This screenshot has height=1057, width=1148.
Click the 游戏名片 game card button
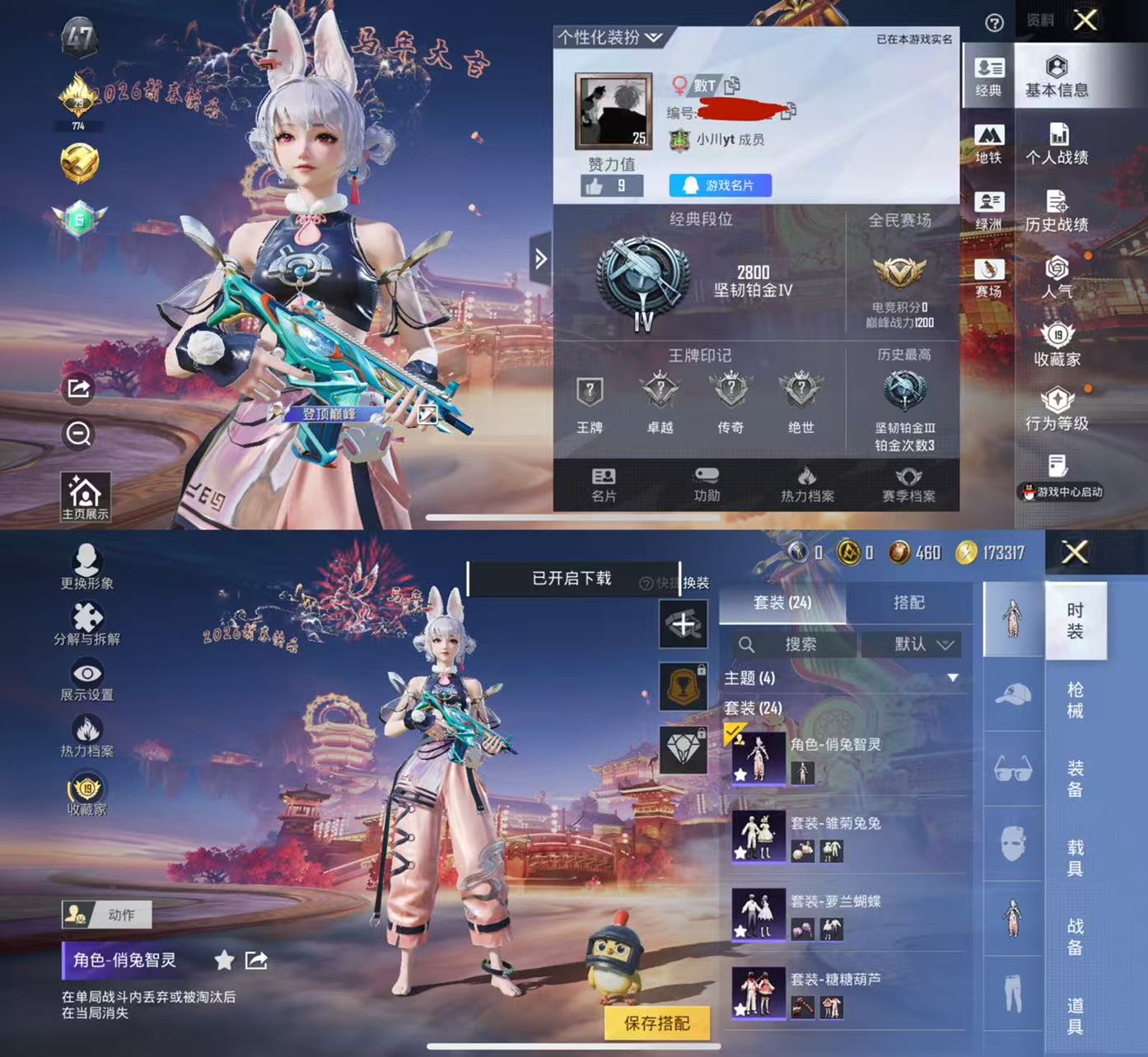tap(720, 185)
